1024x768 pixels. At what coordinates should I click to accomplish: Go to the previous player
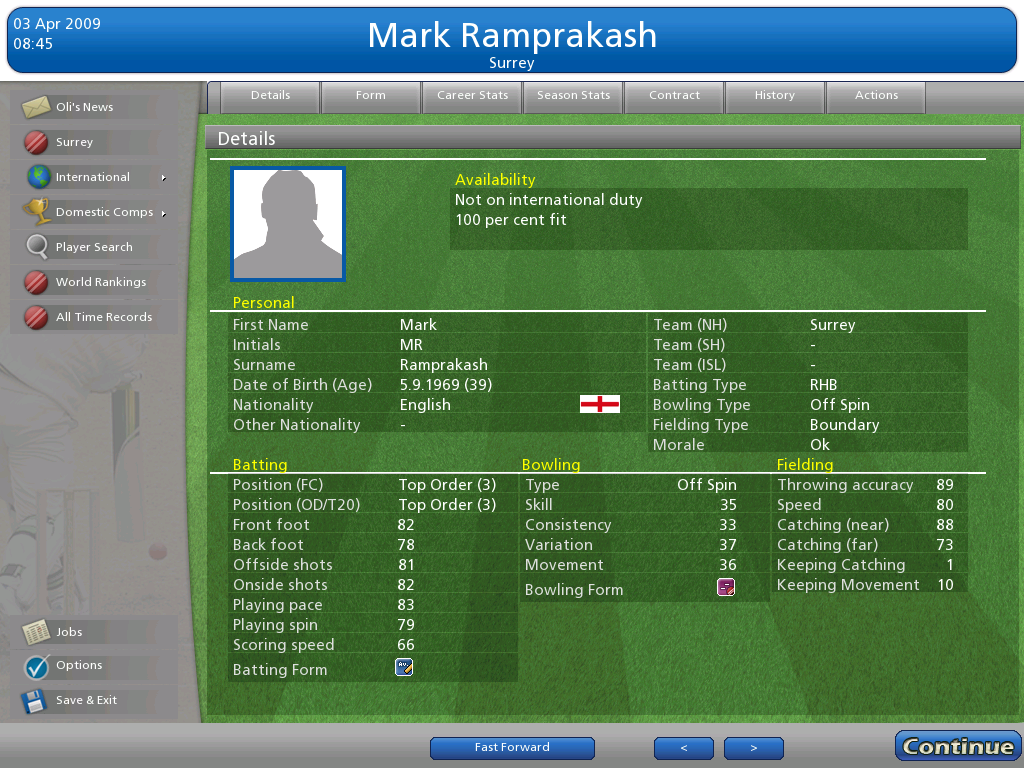click(684, 748)
